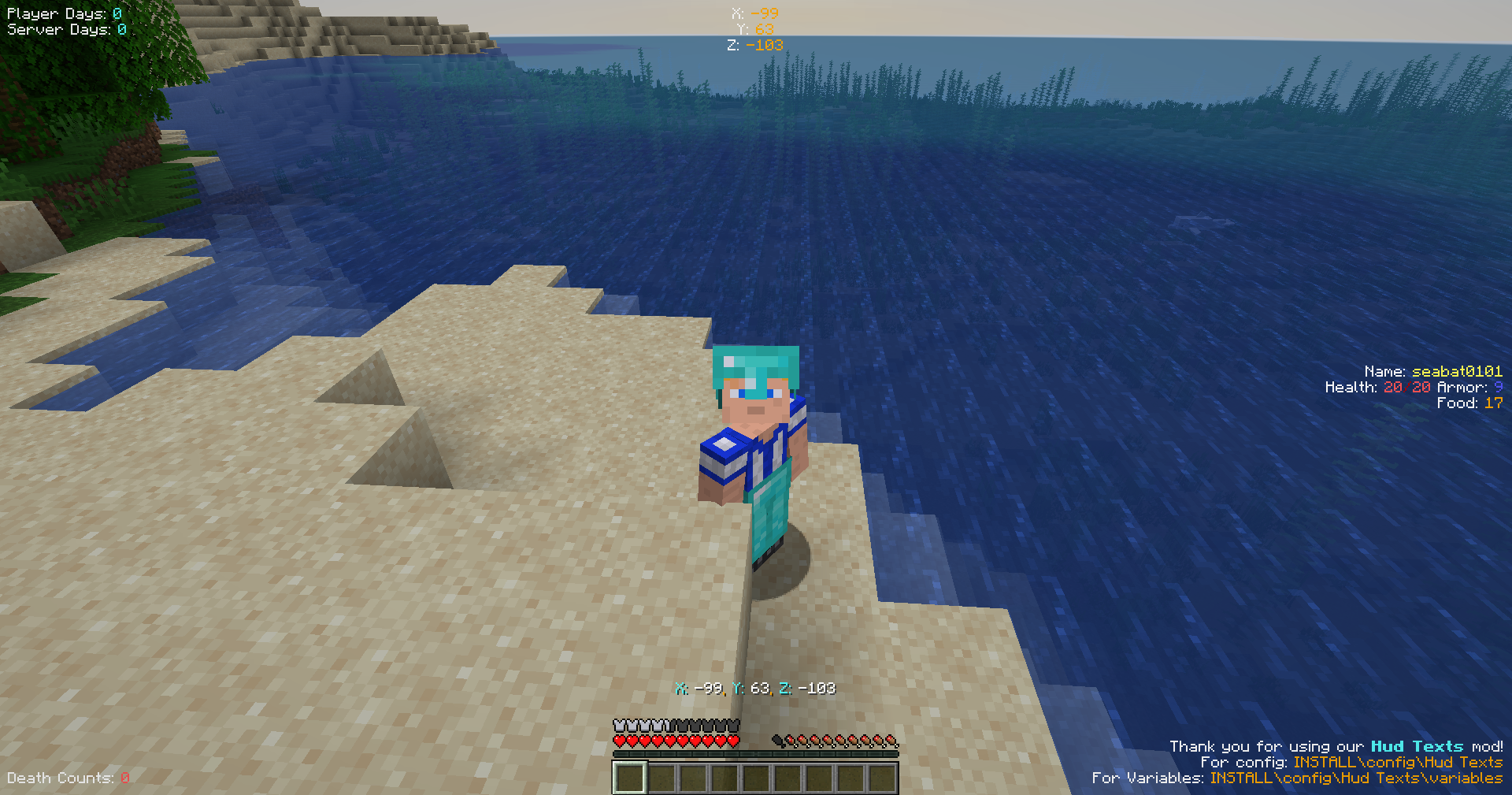Viewport: 1512px width, 795px height.
Task: Click the half chestplate armor icon
Action: pyautogui.click(x=668, y=724)
